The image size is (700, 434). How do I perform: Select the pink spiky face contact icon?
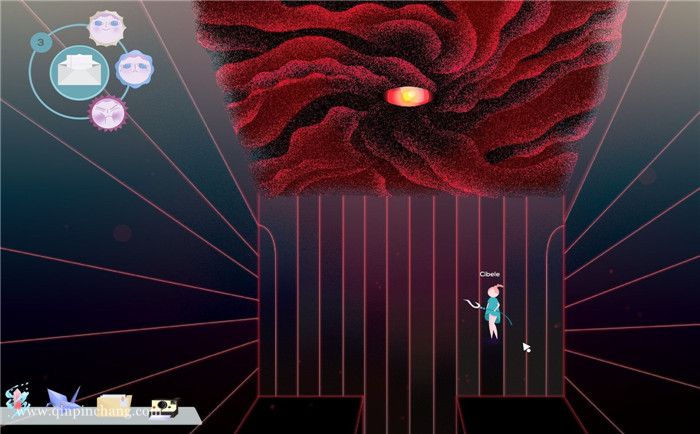click(x=105, y=113)
